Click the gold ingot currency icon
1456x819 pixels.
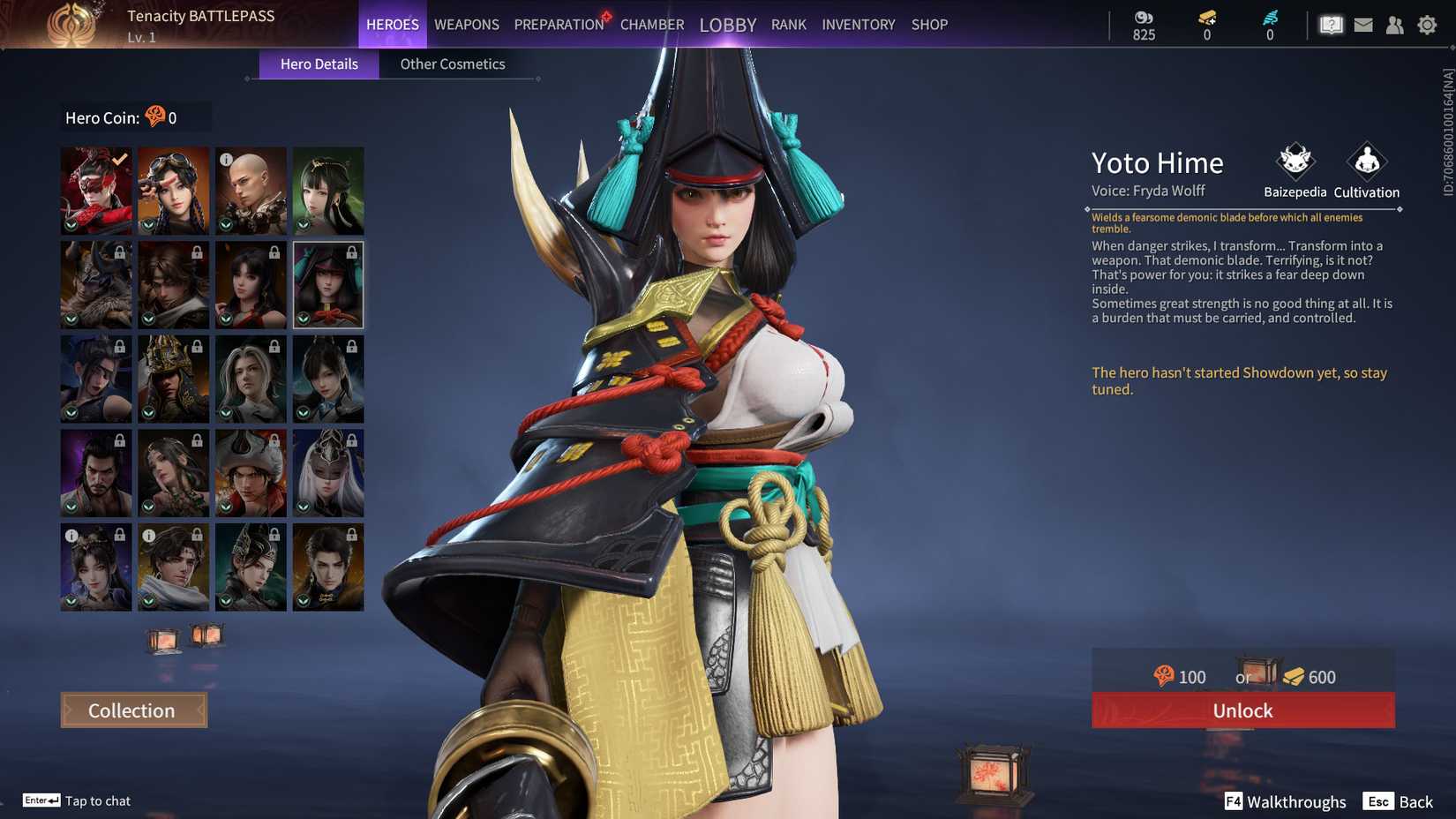tap(1206, 15)
